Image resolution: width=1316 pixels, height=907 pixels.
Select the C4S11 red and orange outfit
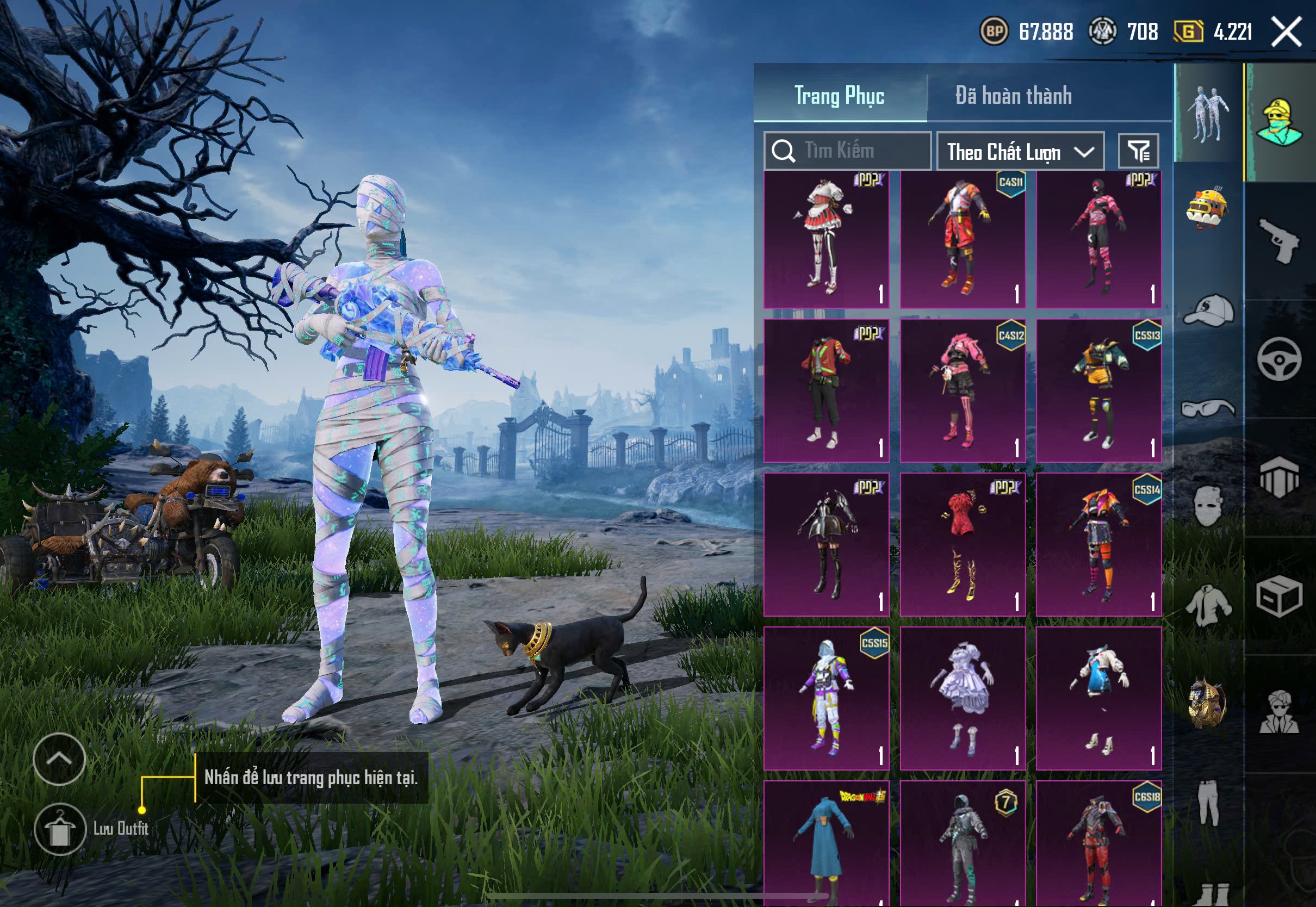point(963,239)
